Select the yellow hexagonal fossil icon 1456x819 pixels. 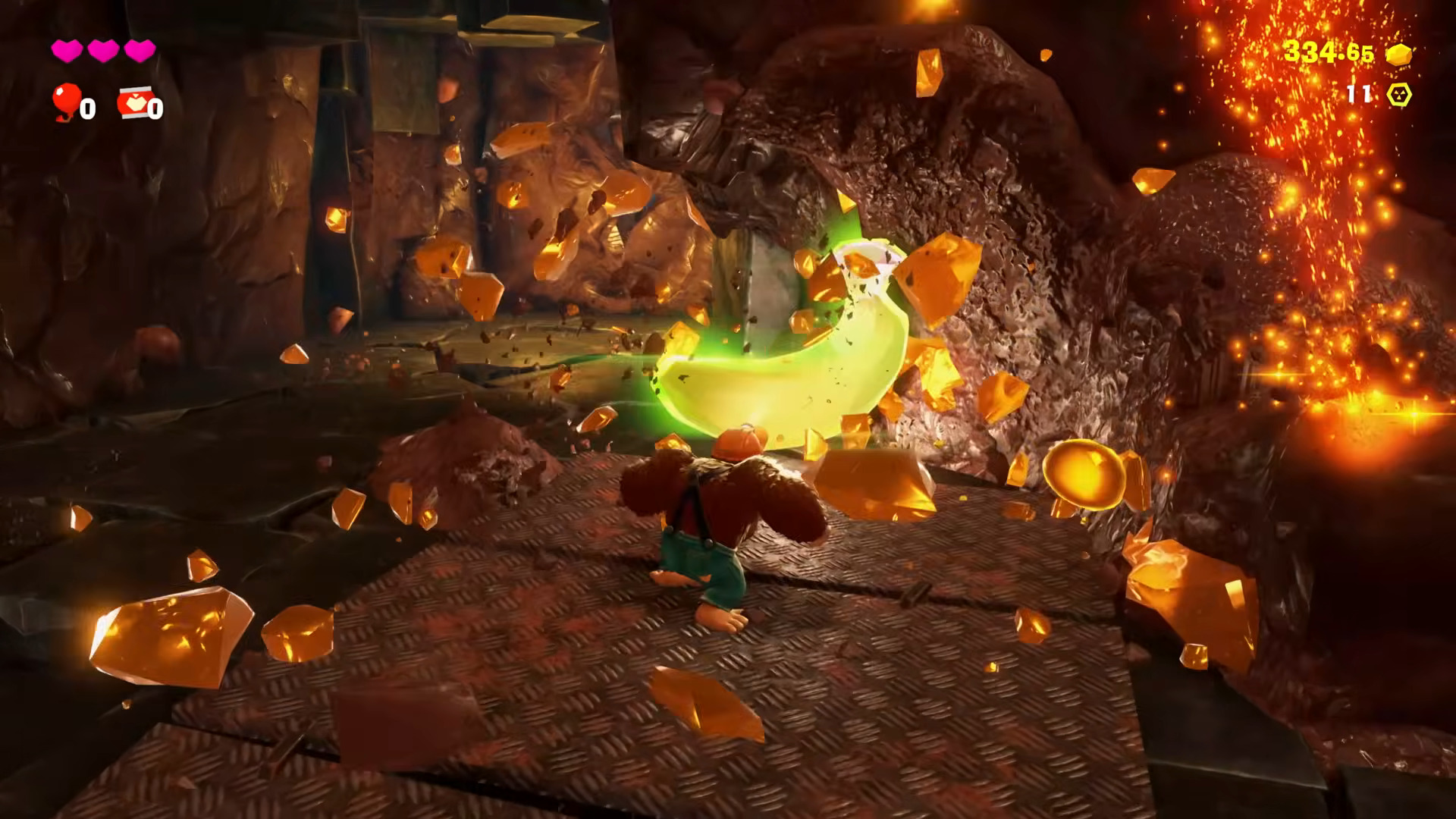click(x=1399, y=95)
